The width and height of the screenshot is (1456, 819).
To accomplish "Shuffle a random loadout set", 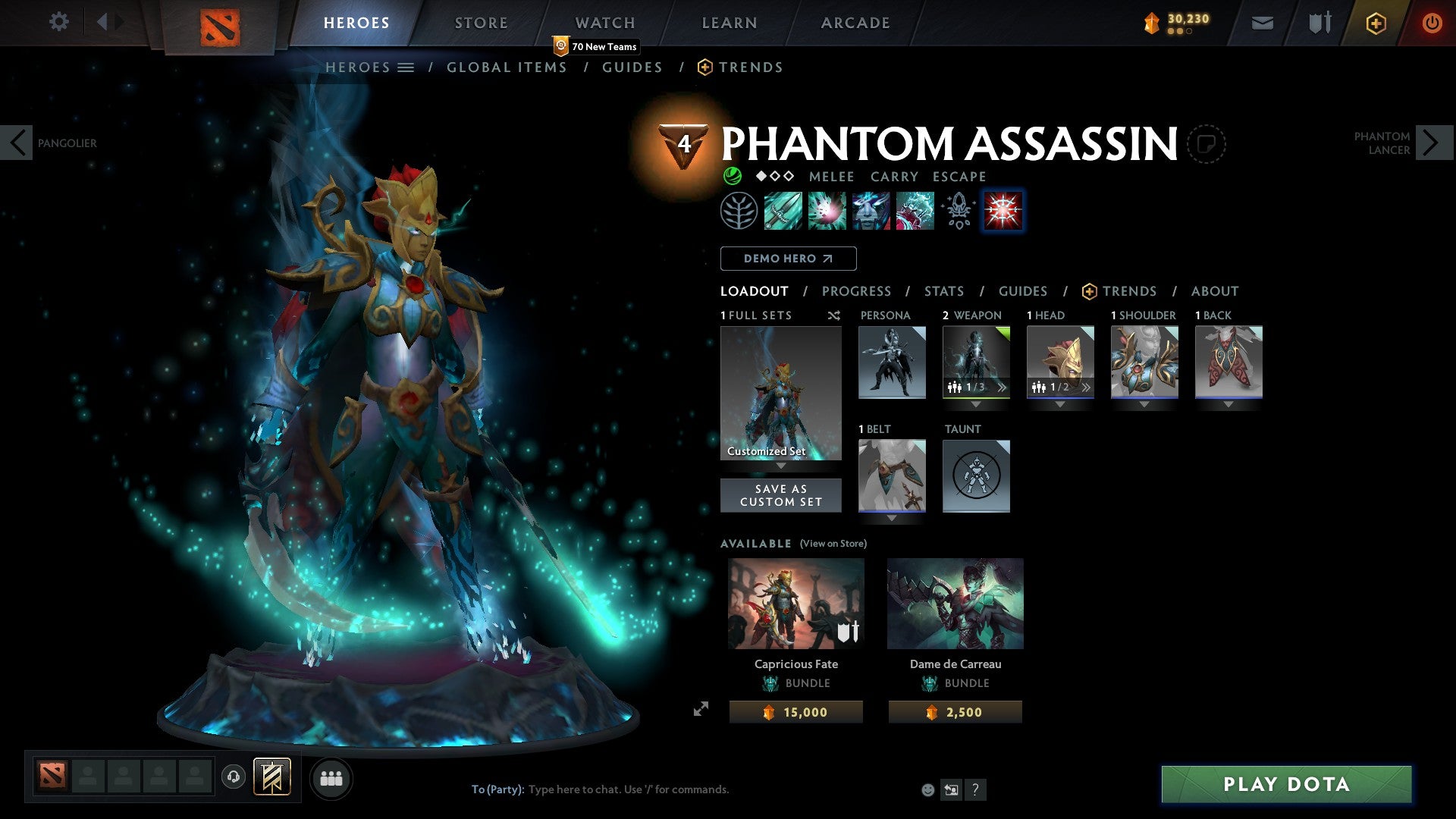I will click(833, 315).
